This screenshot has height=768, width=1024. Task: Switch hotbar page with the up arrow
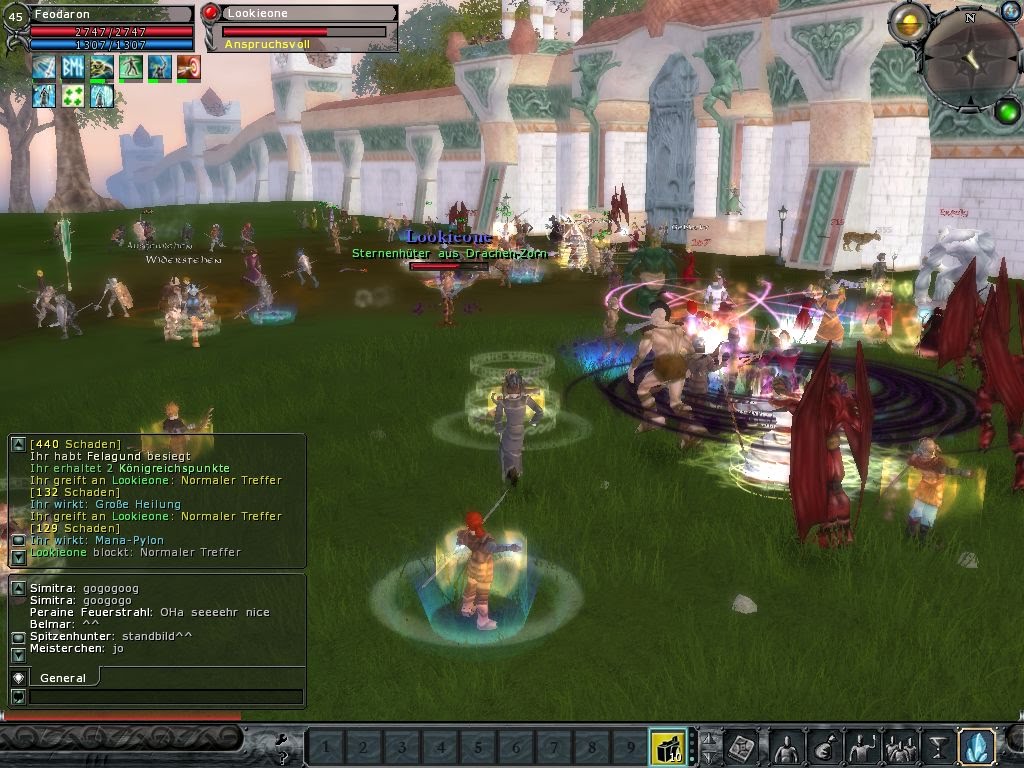(709, 739)
